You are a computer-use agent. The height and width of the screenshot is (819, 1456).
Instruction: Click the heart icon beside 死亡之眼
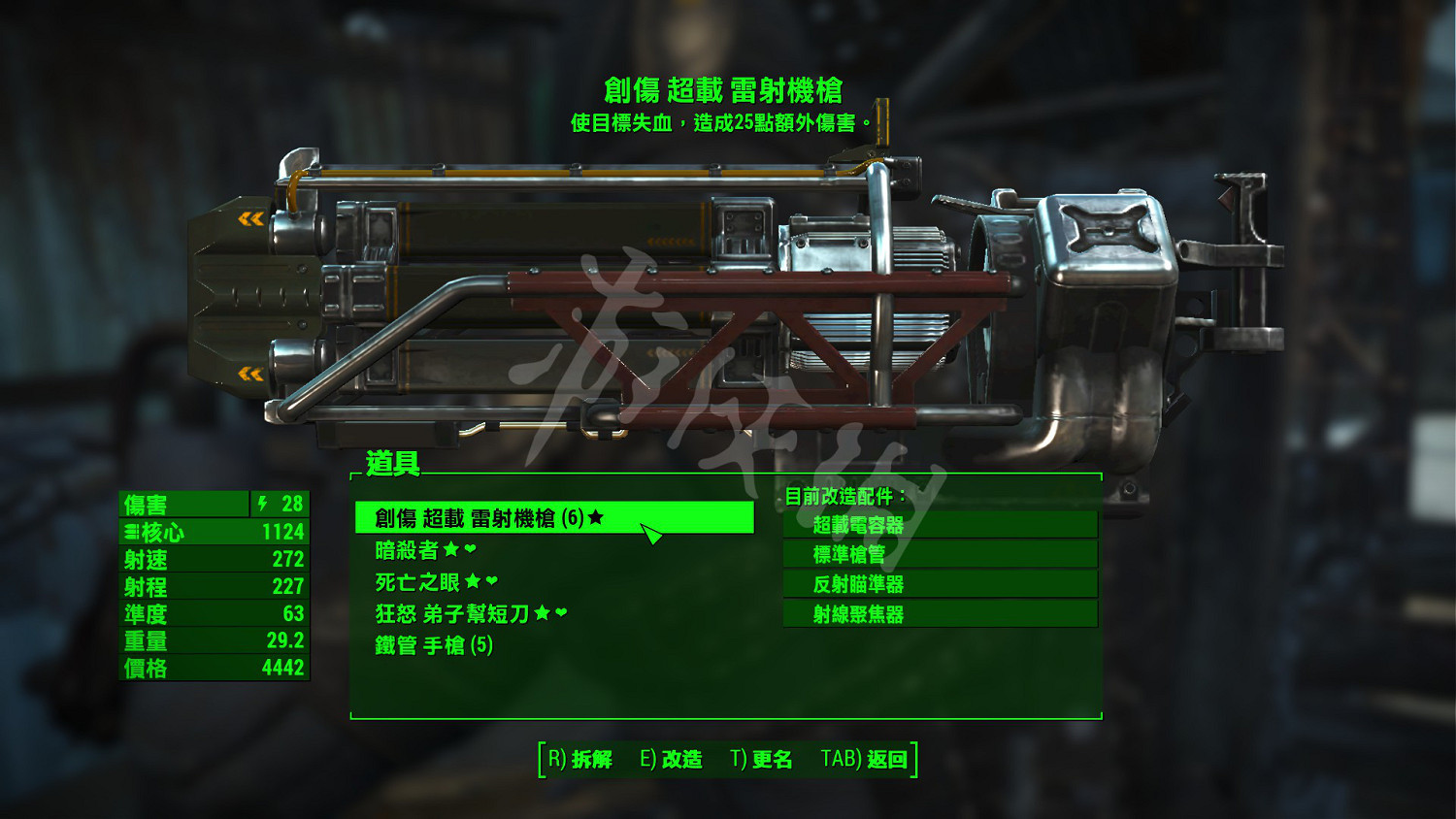492,582
